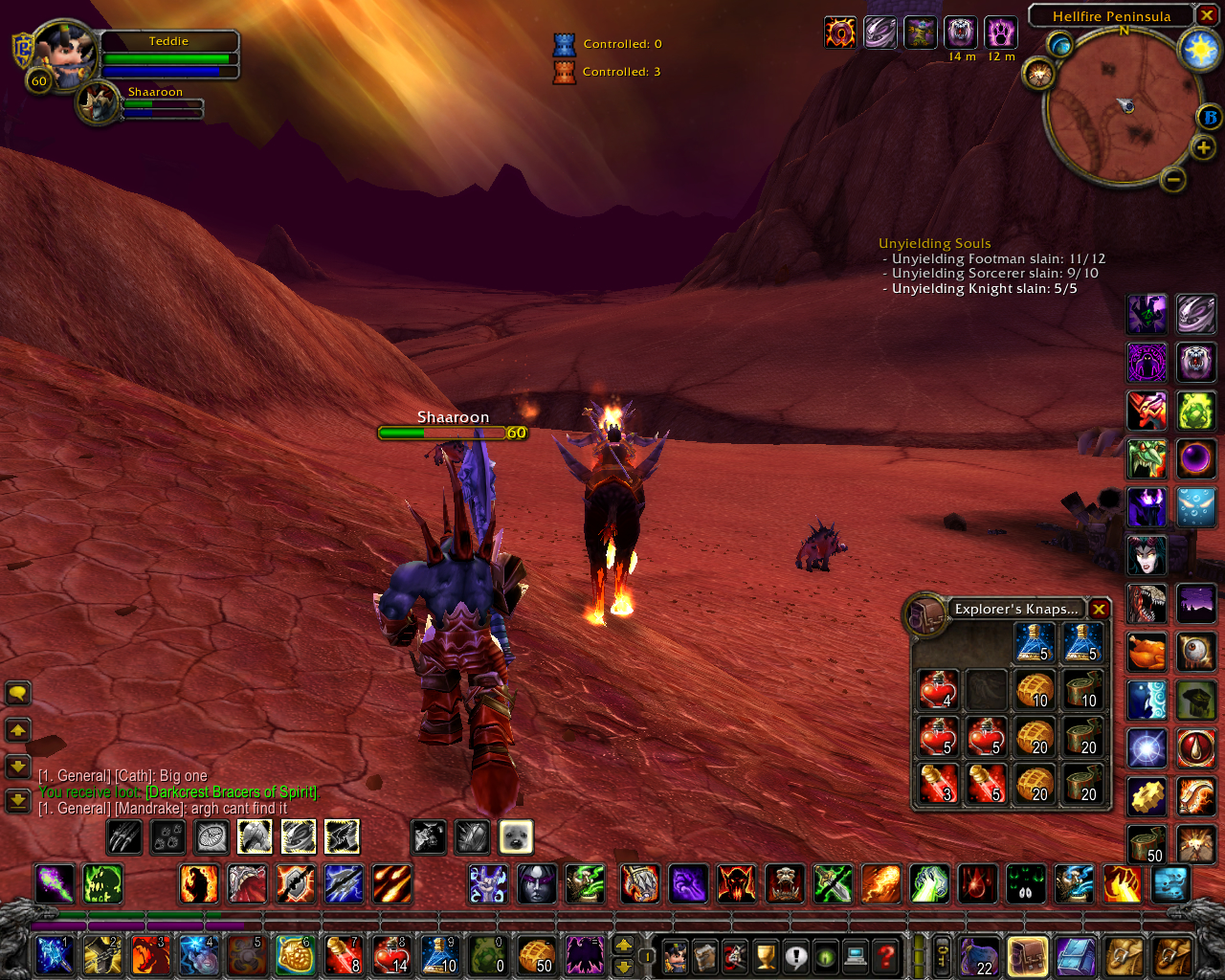The width and height of the screenshot is (1225, 980).
Task: Click the sun time-of-day indicator on minimap
Action: (x=1199, y=50)
